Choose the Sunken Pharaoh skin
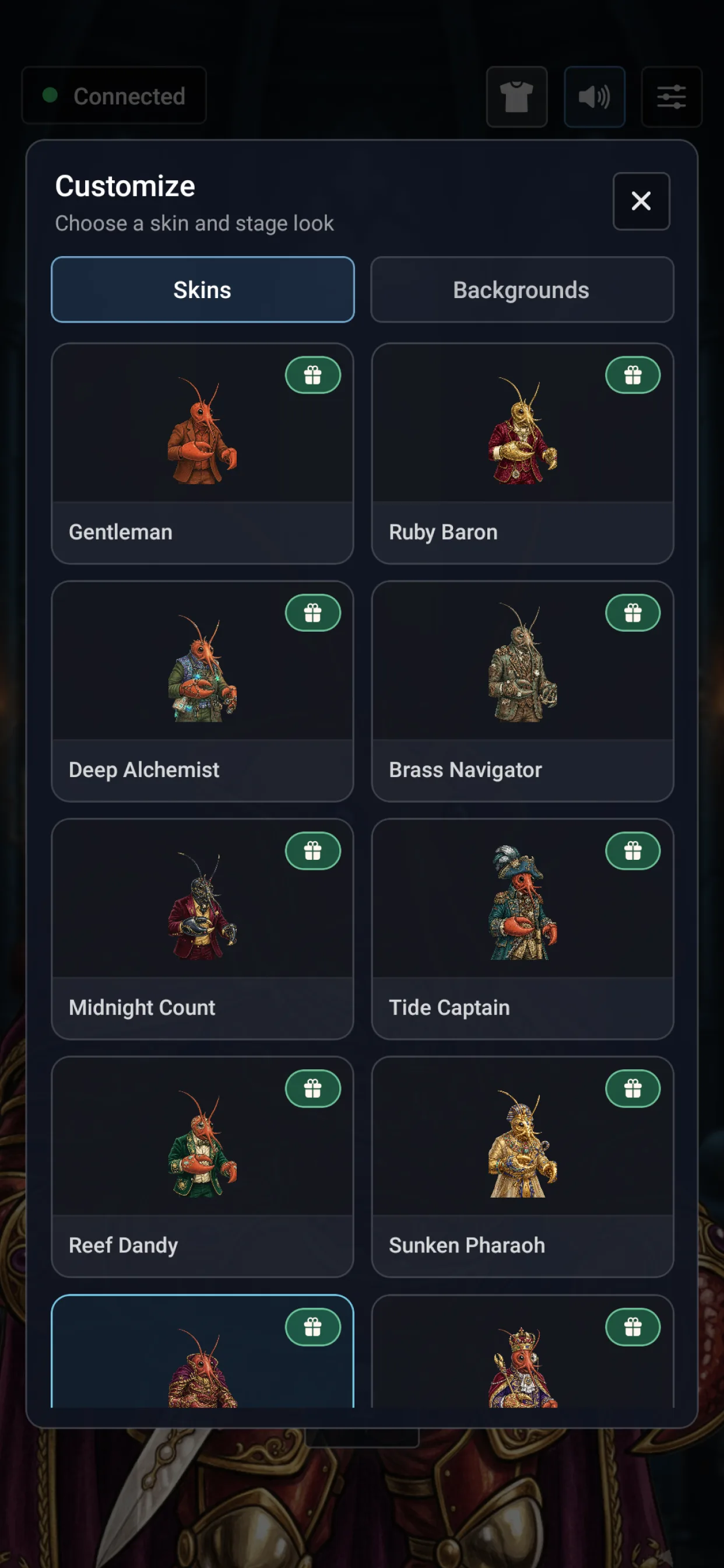The image size is (724, 1568). pos(521,1165)
